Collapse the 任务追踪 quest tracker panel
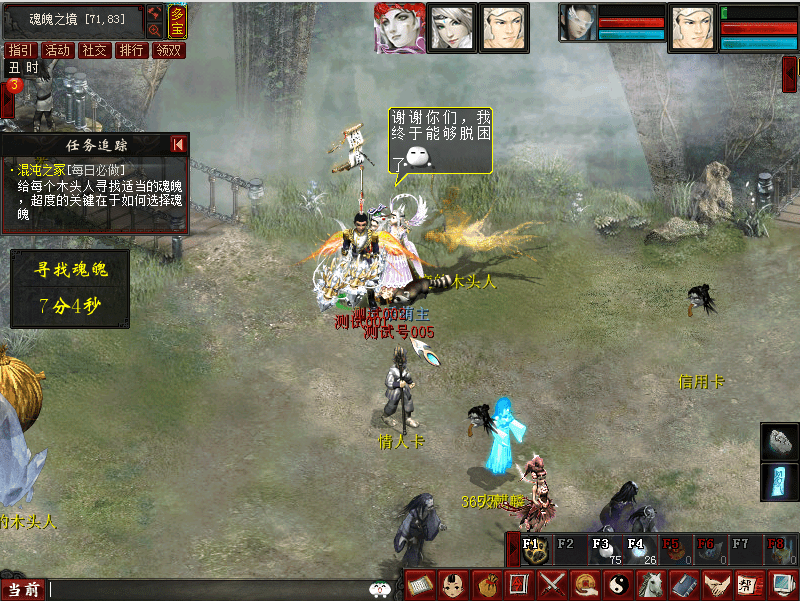800x601 pixels. 178,144
